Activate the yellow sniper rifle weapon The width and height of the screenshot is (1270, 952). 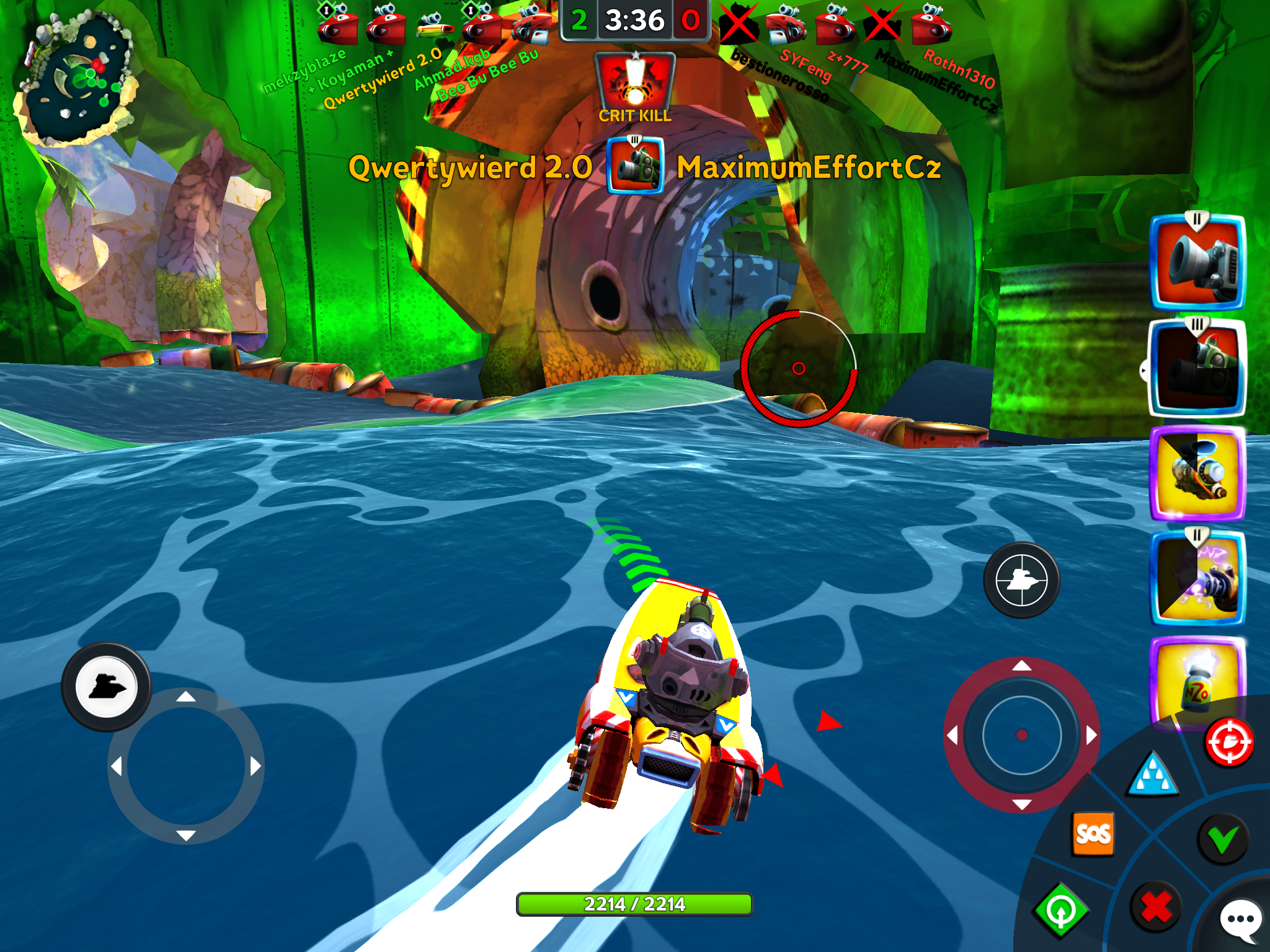click(x=1197, y=472)
